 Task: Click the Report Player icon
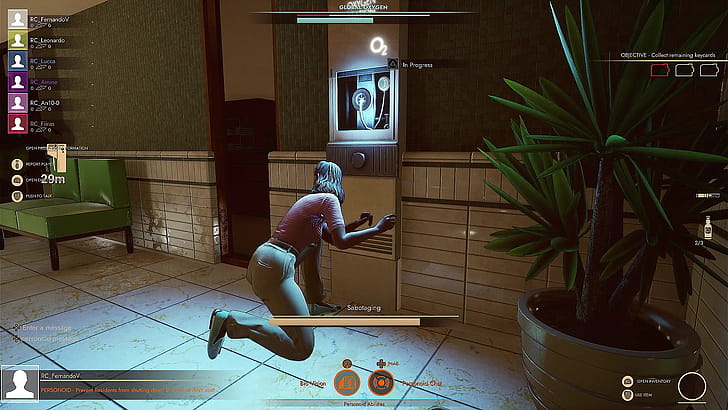(x=17, y=162)
